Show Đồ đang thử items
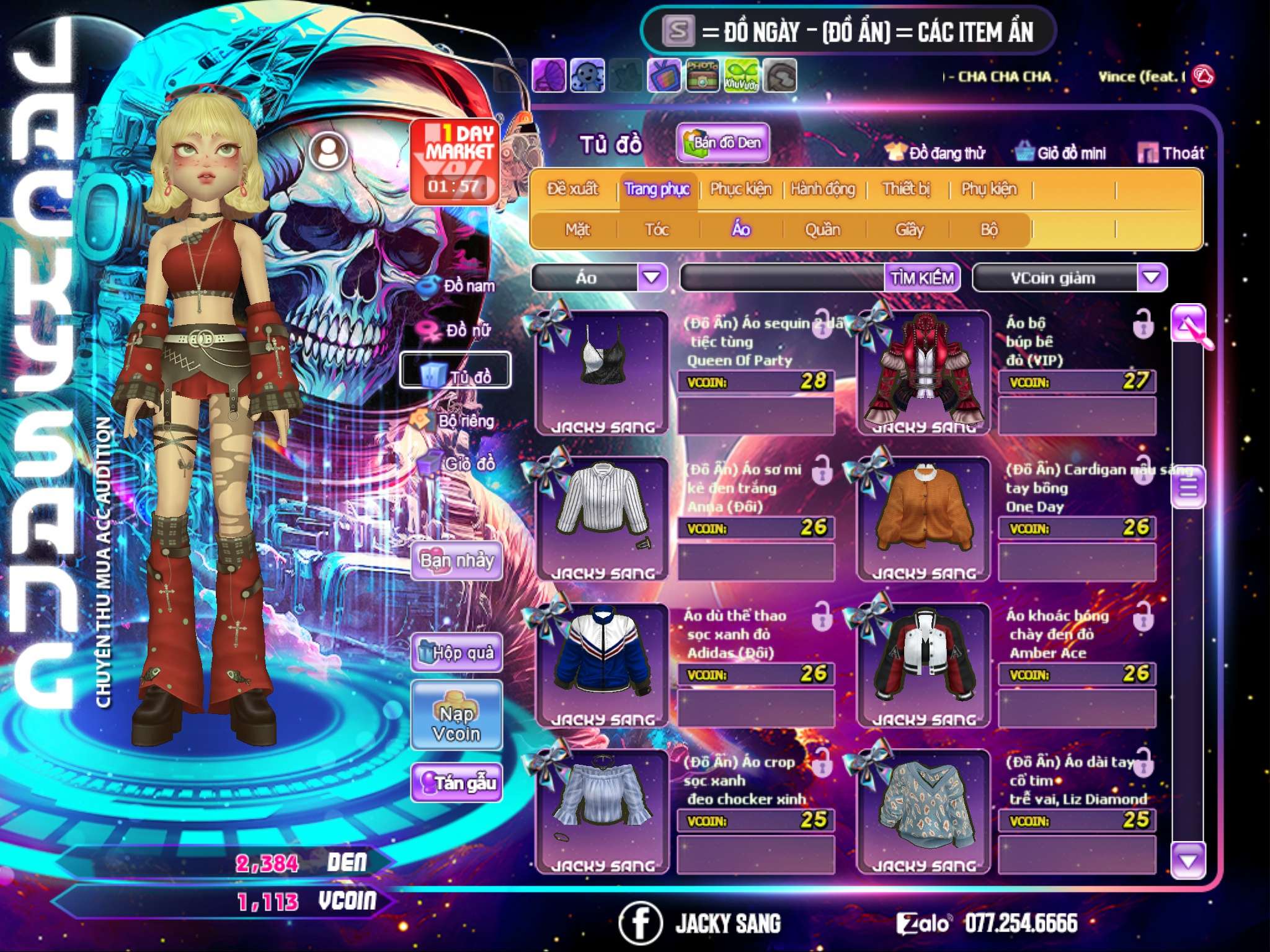 [x=935, y=153]
